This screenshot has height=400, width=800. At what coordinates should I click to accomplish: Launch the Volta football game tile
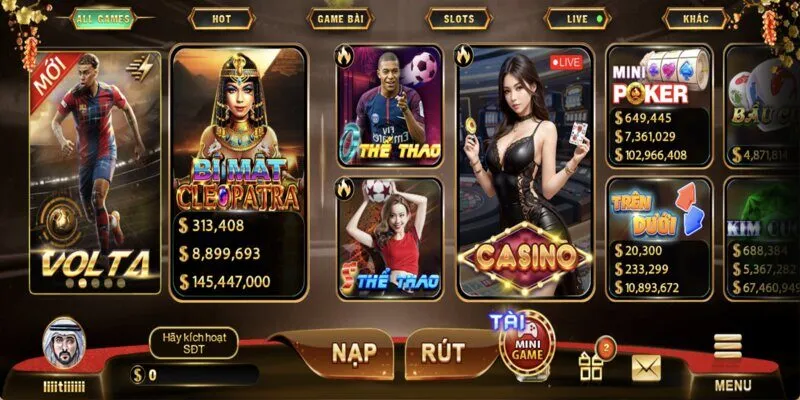96,172
